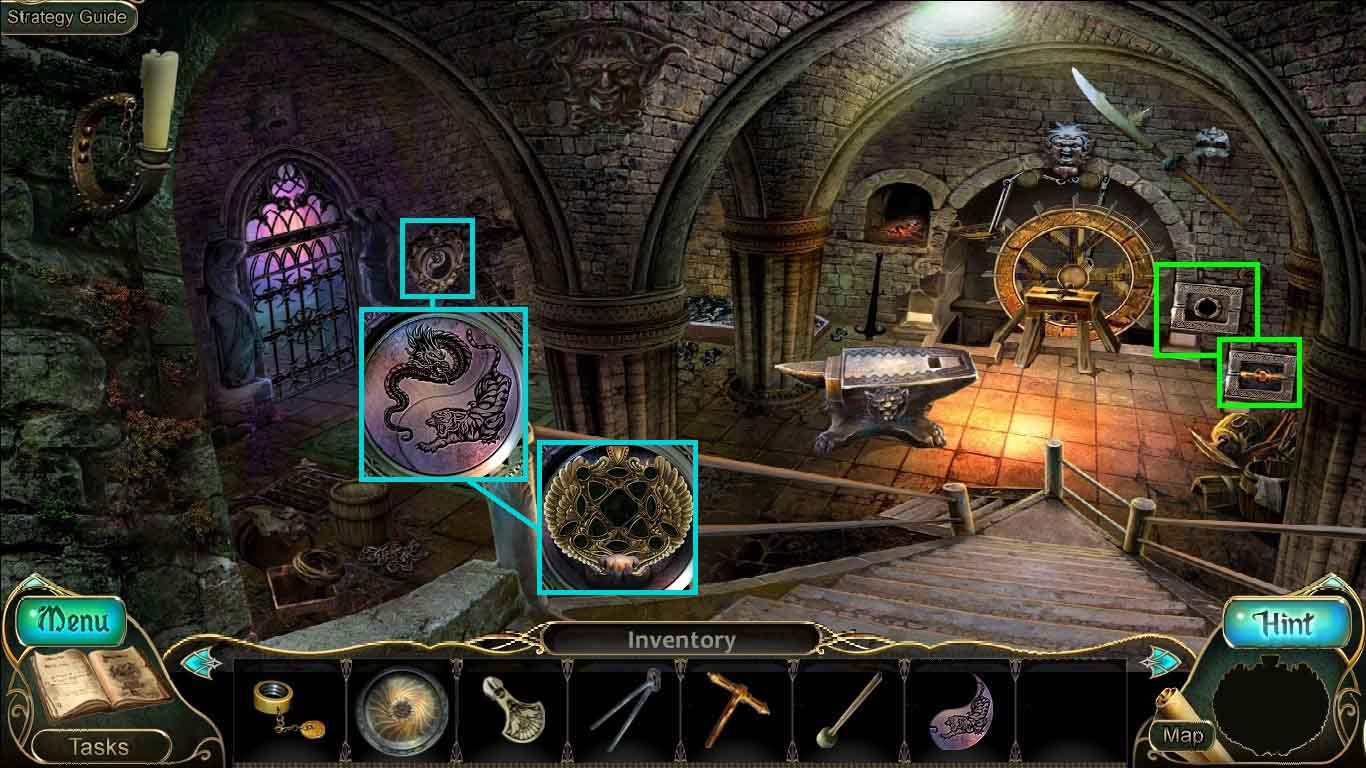Open the Tasks journal panel
Screen dimensions: 1366x768
(x=98, y=745)
